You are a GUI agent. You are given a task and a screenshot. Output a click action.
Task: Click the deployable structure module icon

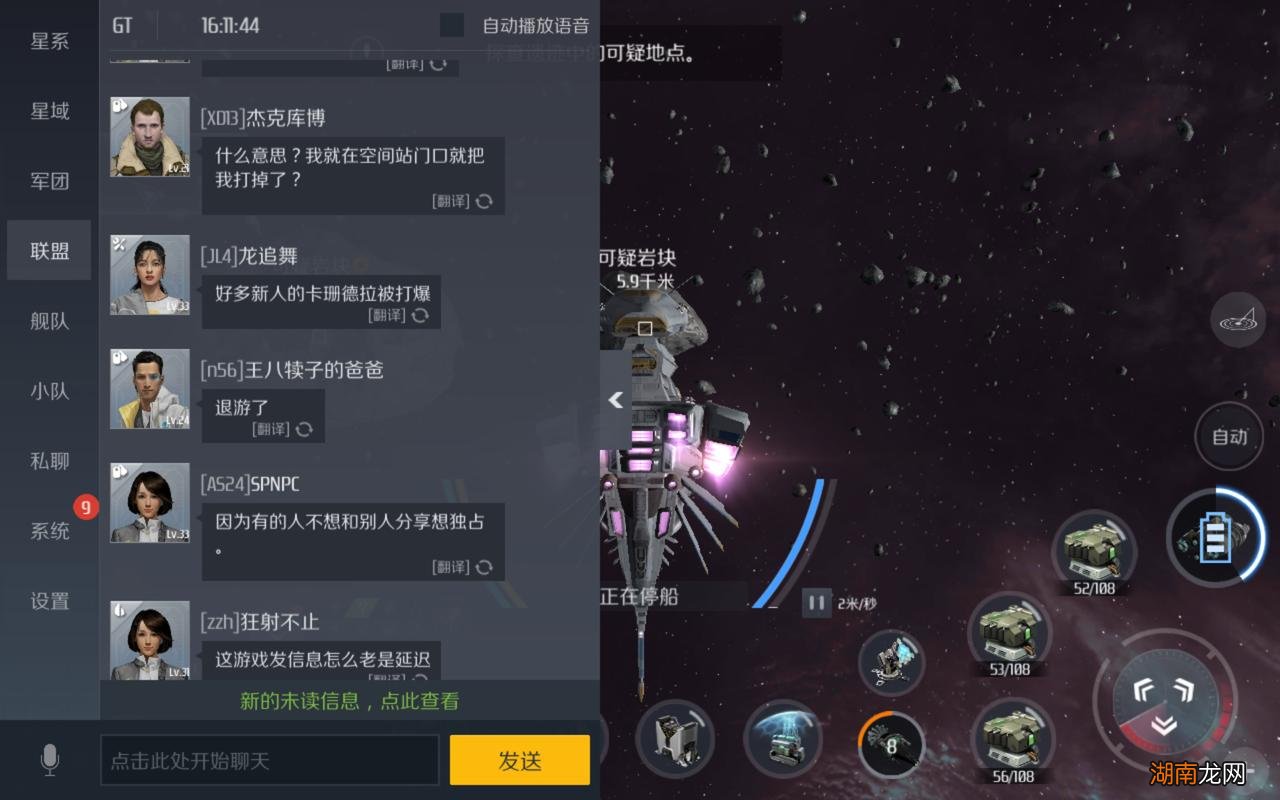[675, 738]
